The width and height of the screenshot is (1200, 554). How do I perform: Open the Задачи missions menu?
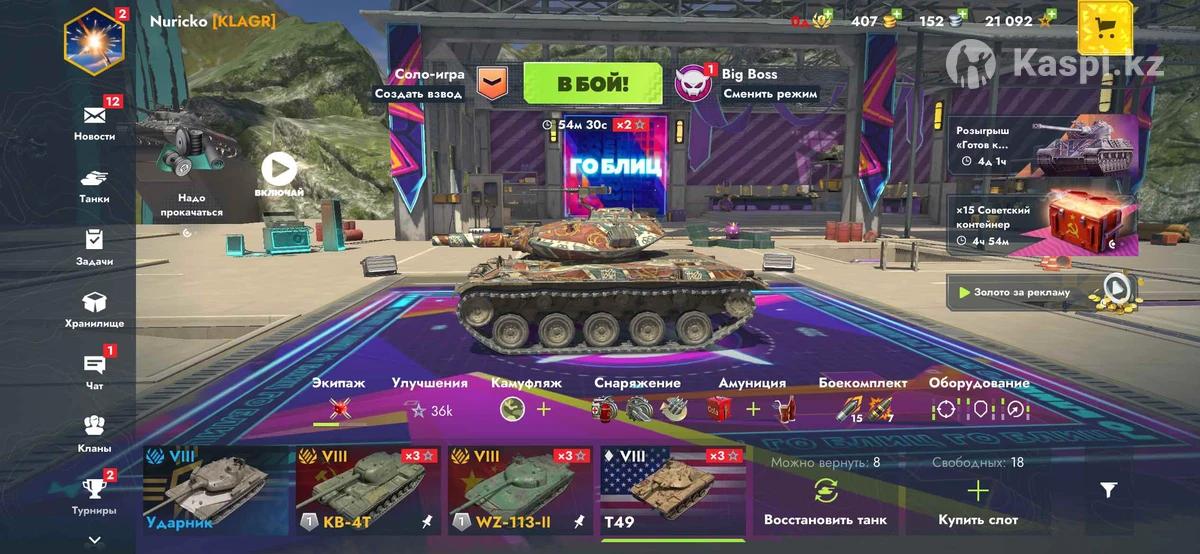[x=94, y=247]
